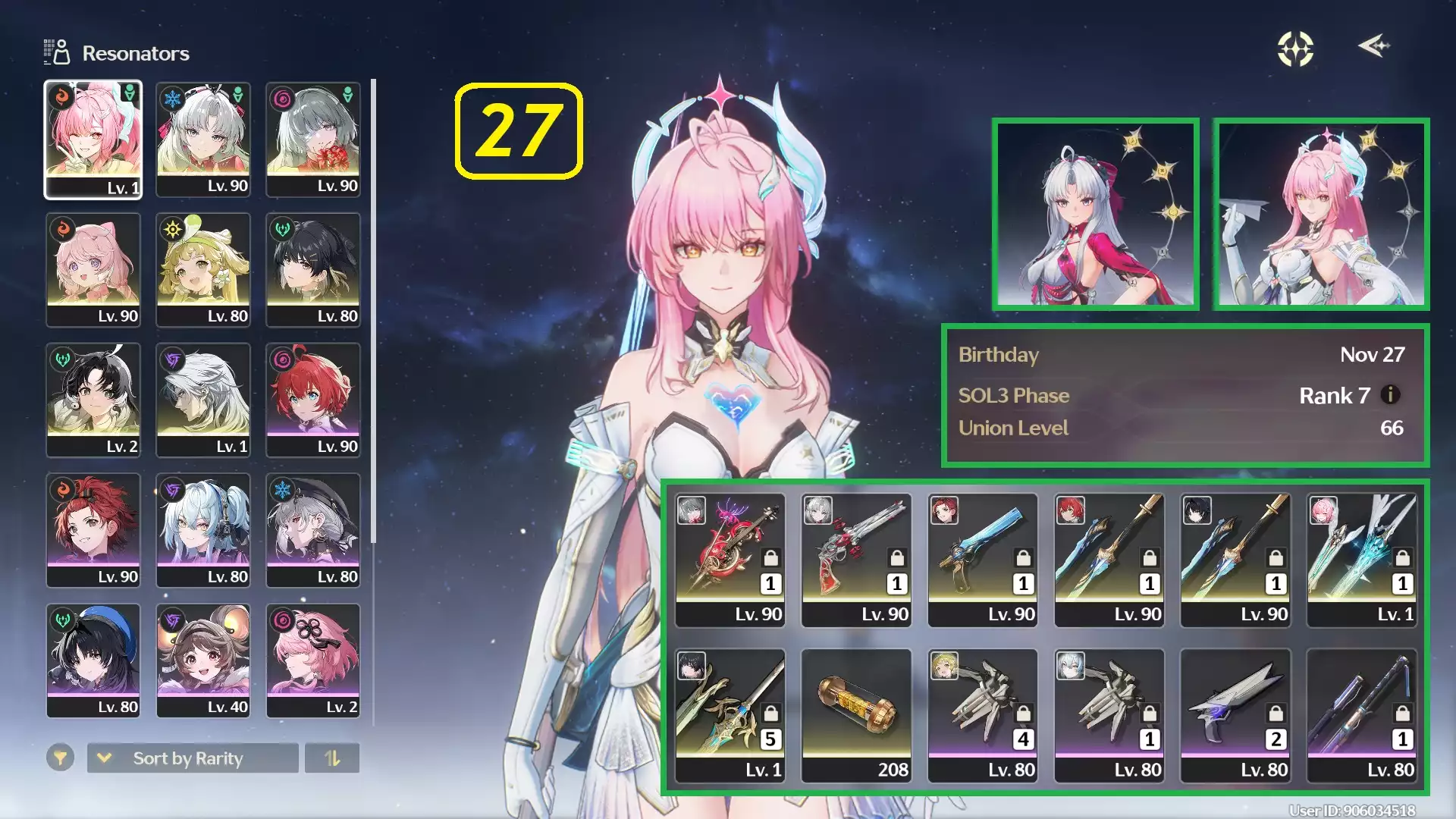Select the pink-haired Lv. 1 resonator portrait

(93, 140)
